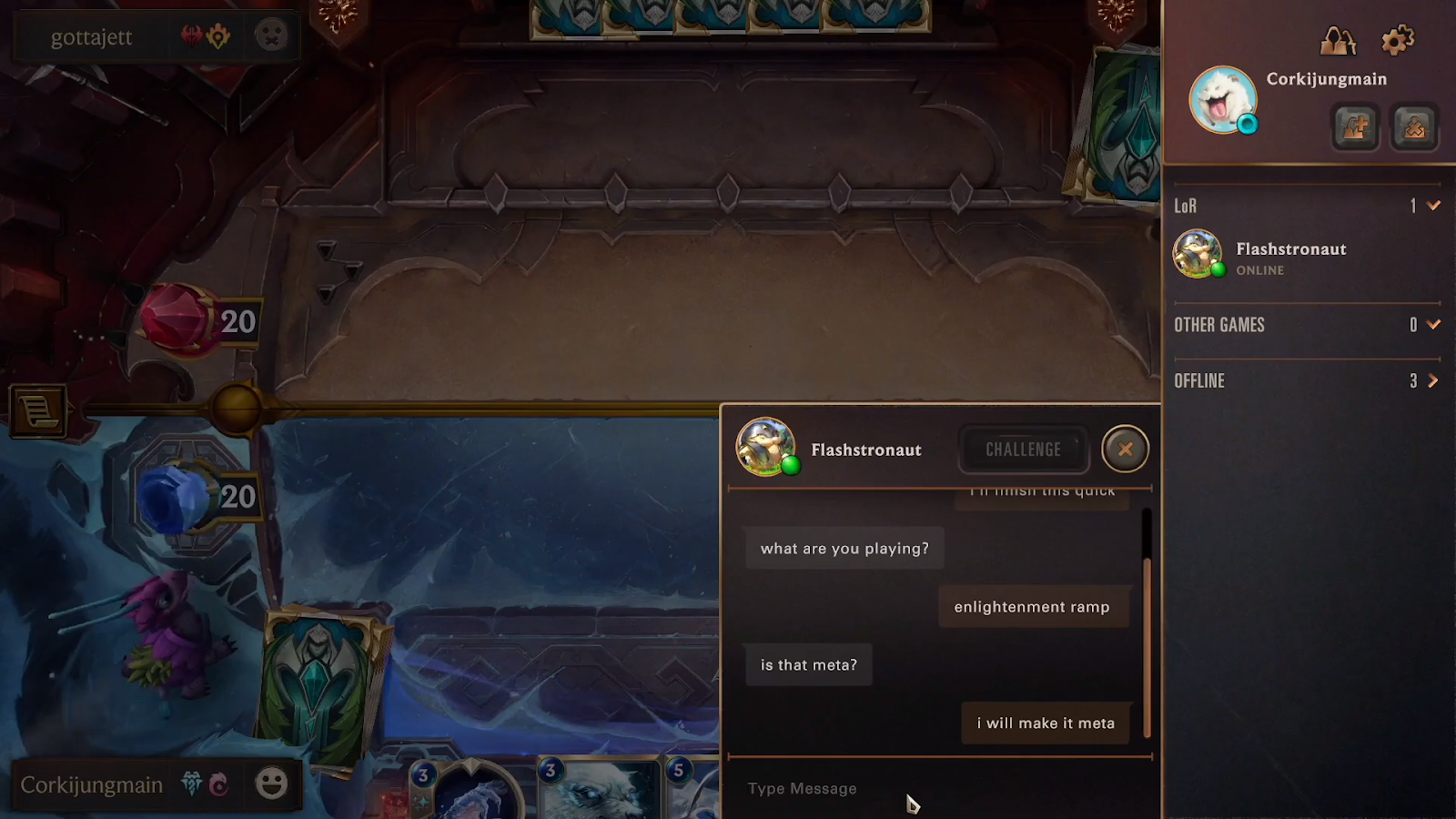Click the block friend icon next to Add Friend
The height and width of the screenshot is (819, 1456).
coord(1413,127)
